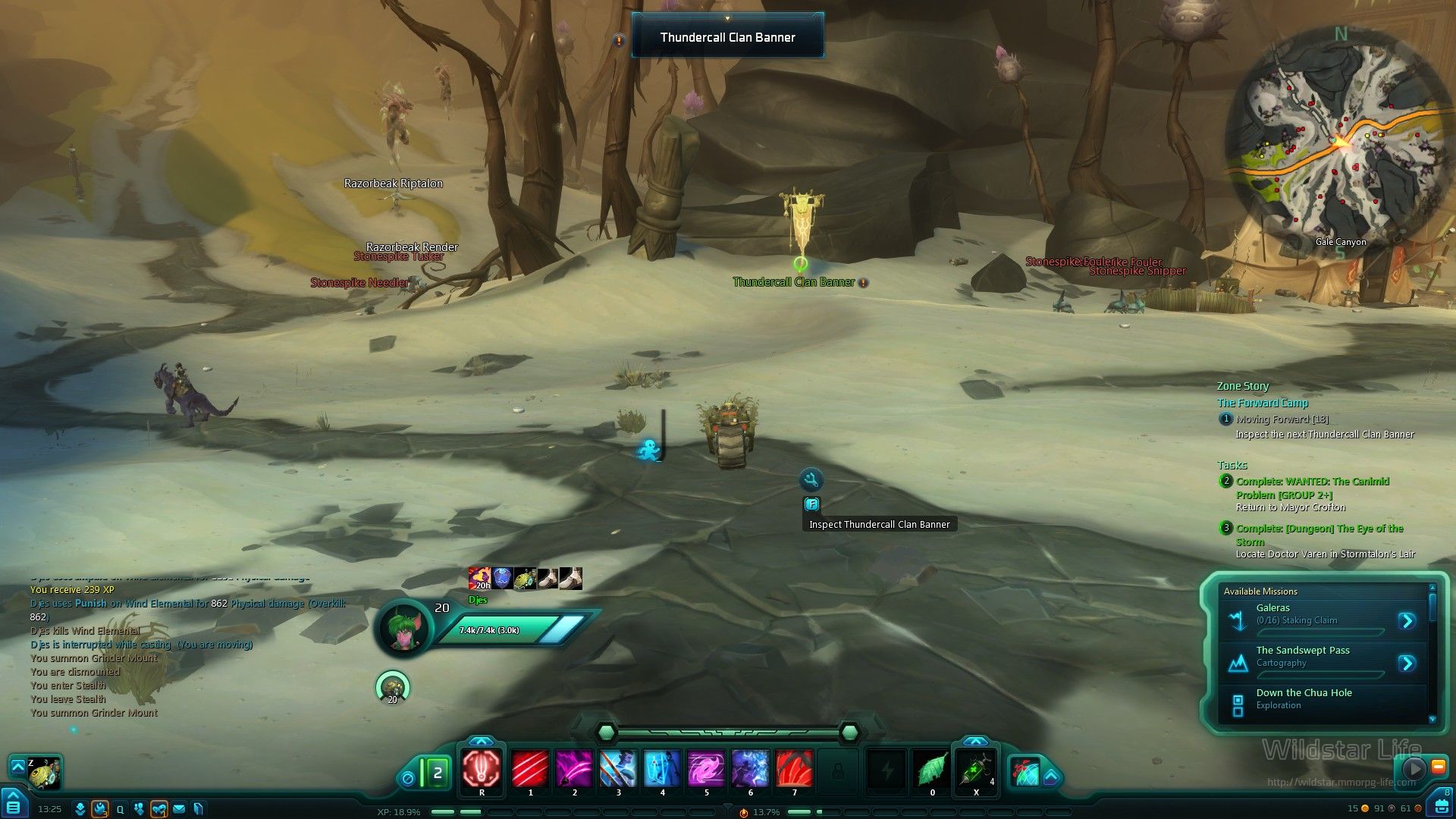1456x819 pixels.
Task: Use the purple slash ability in slot 2
Action: coord(574,768)
